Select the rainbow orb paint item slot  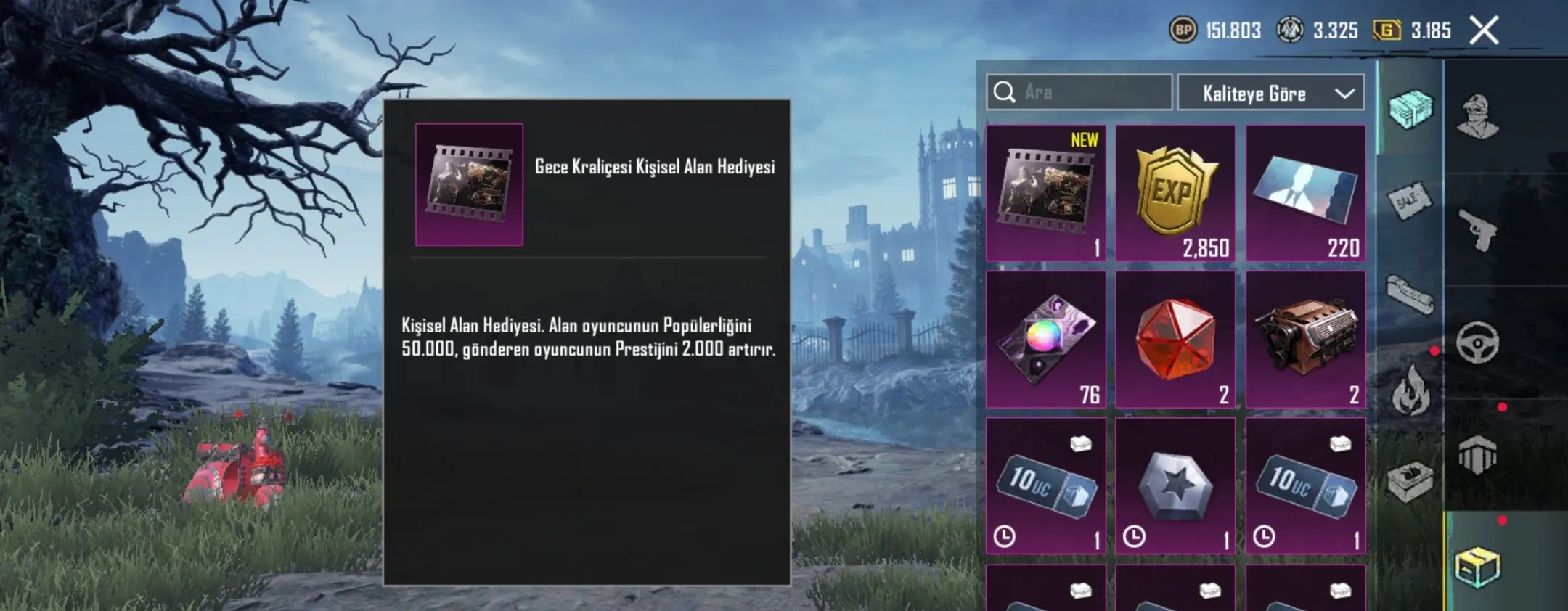click(x=1045, y=339)
